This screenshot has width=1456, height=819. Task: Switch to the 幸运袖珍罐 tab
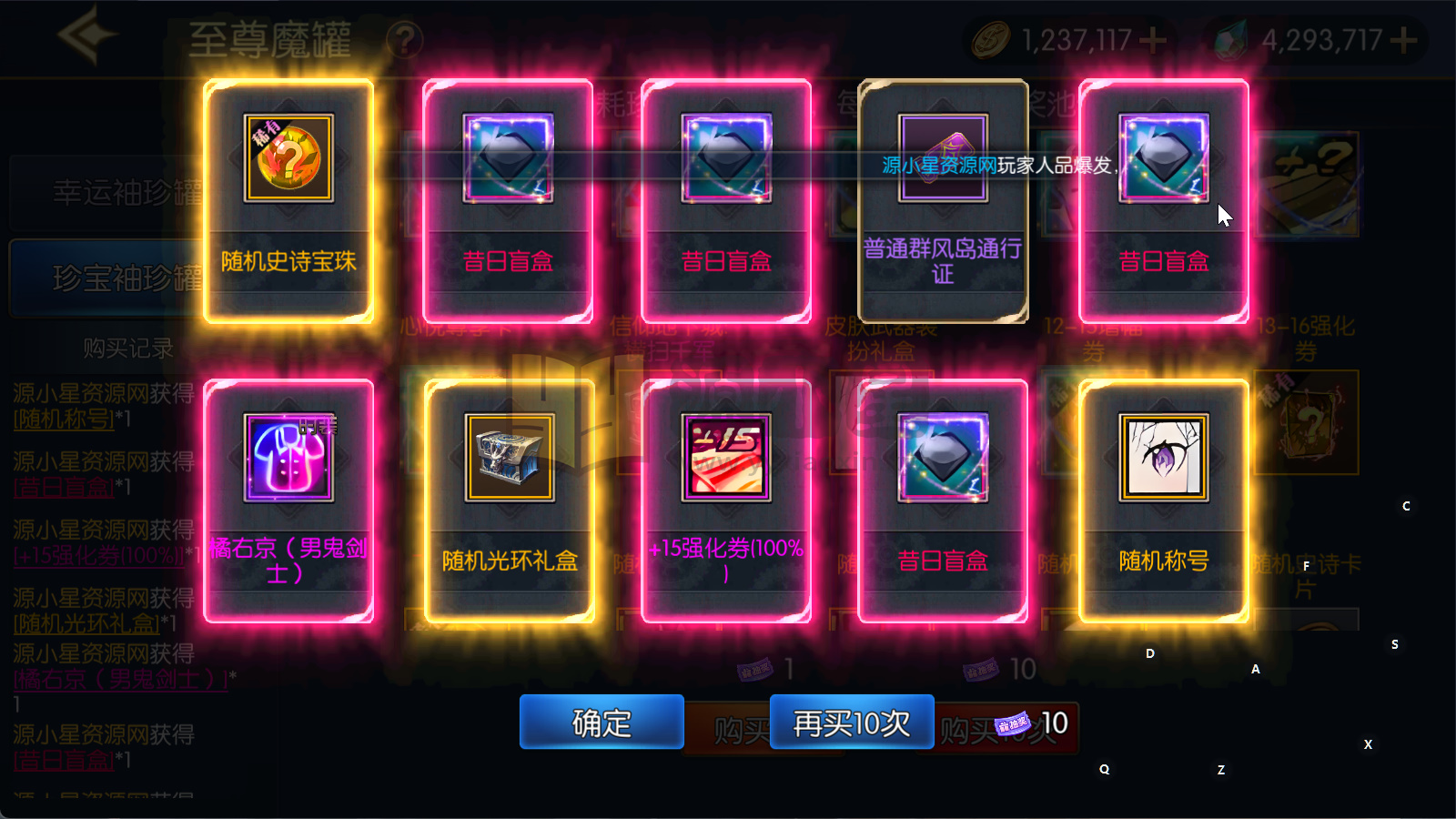click(127, 191)
